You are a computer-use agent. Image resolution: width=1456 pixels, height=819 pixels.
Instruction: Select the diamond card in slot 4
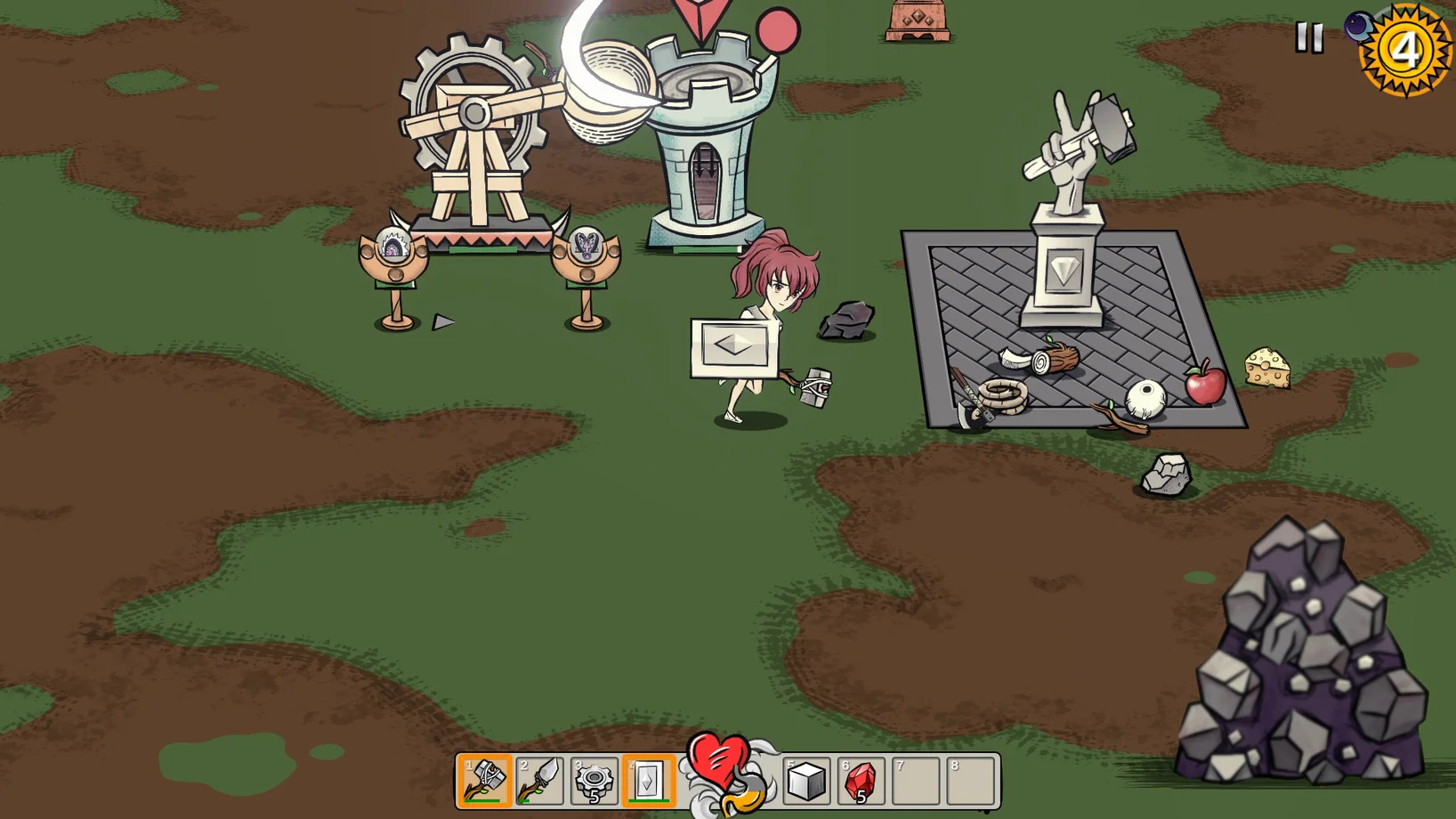point(648,781)
